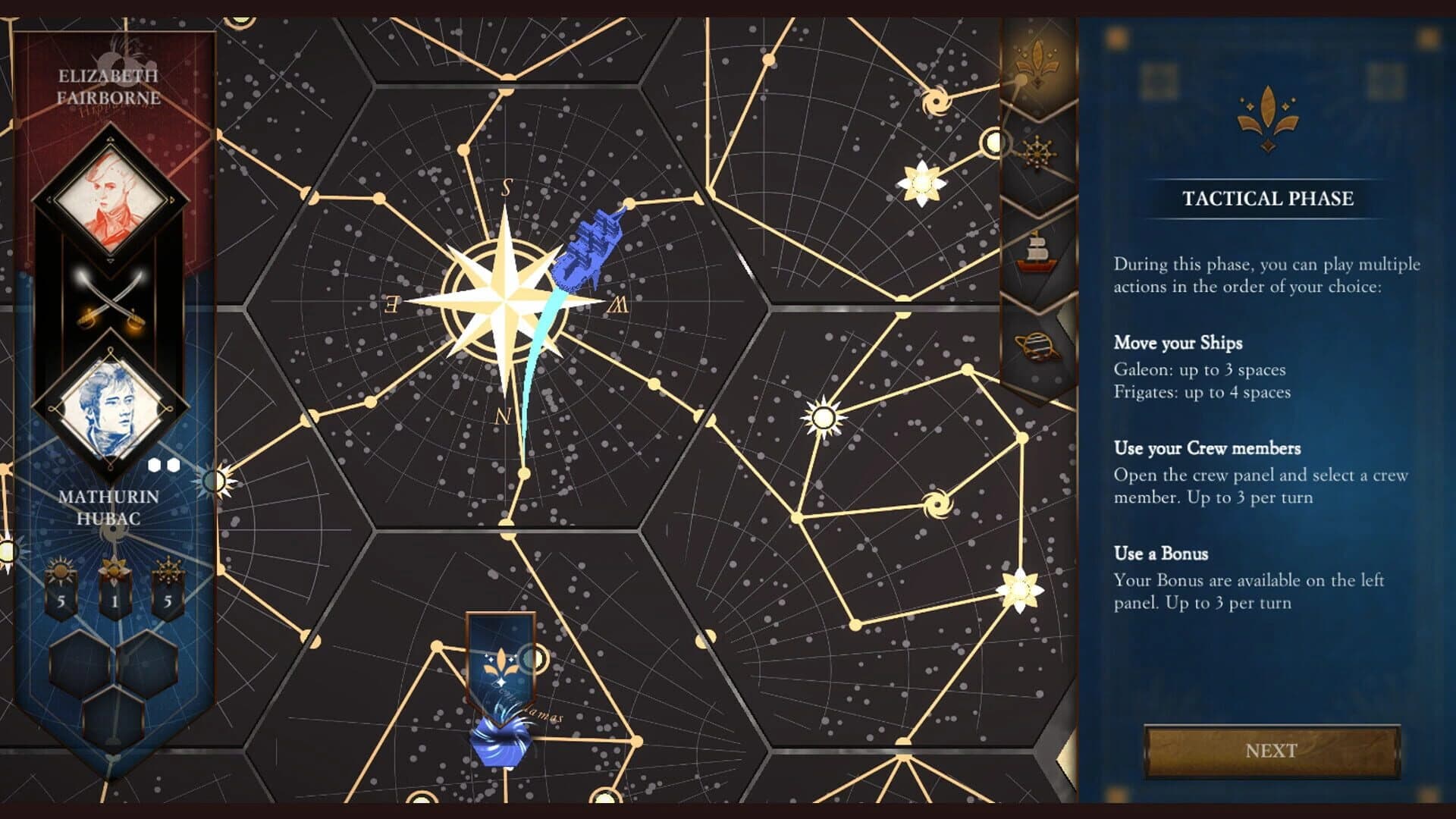Click the ship's wheel icon in the right sidebar
The width and height of the screenshot is (1456, 819).
1037,153
